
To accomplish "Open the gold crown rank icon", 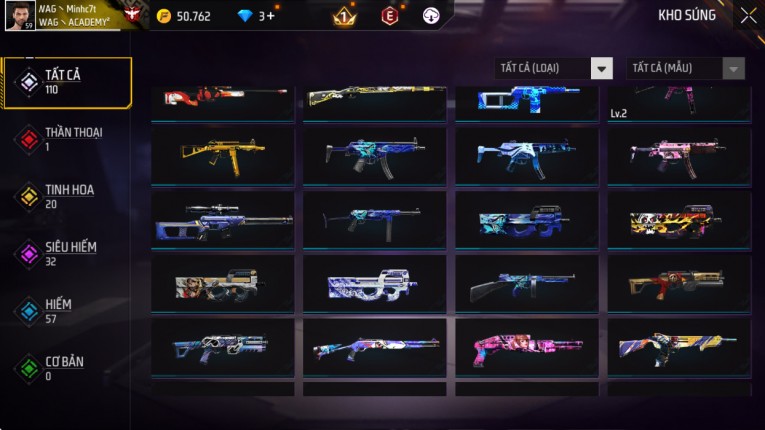I will pos(344,16).
